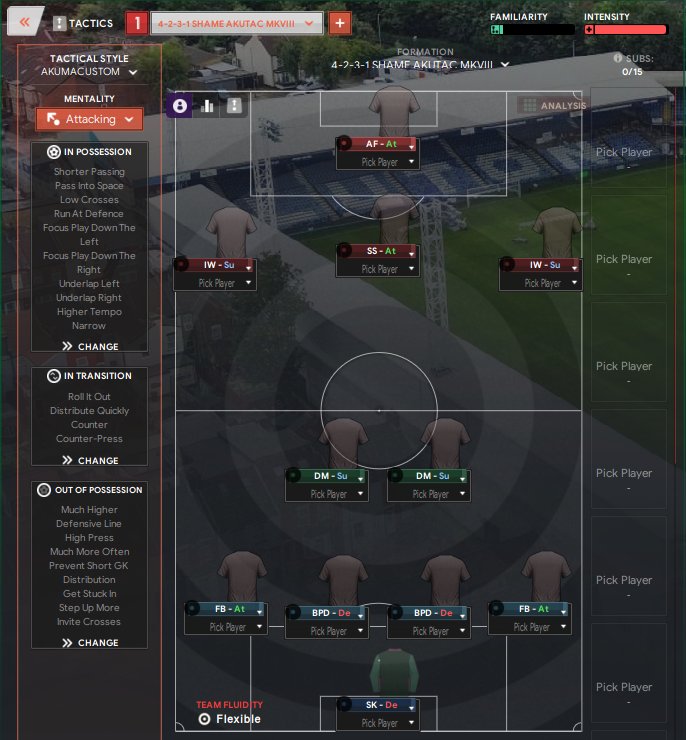Add a new tactic with the plus button

pyautogui.click(x=340, y=22)
